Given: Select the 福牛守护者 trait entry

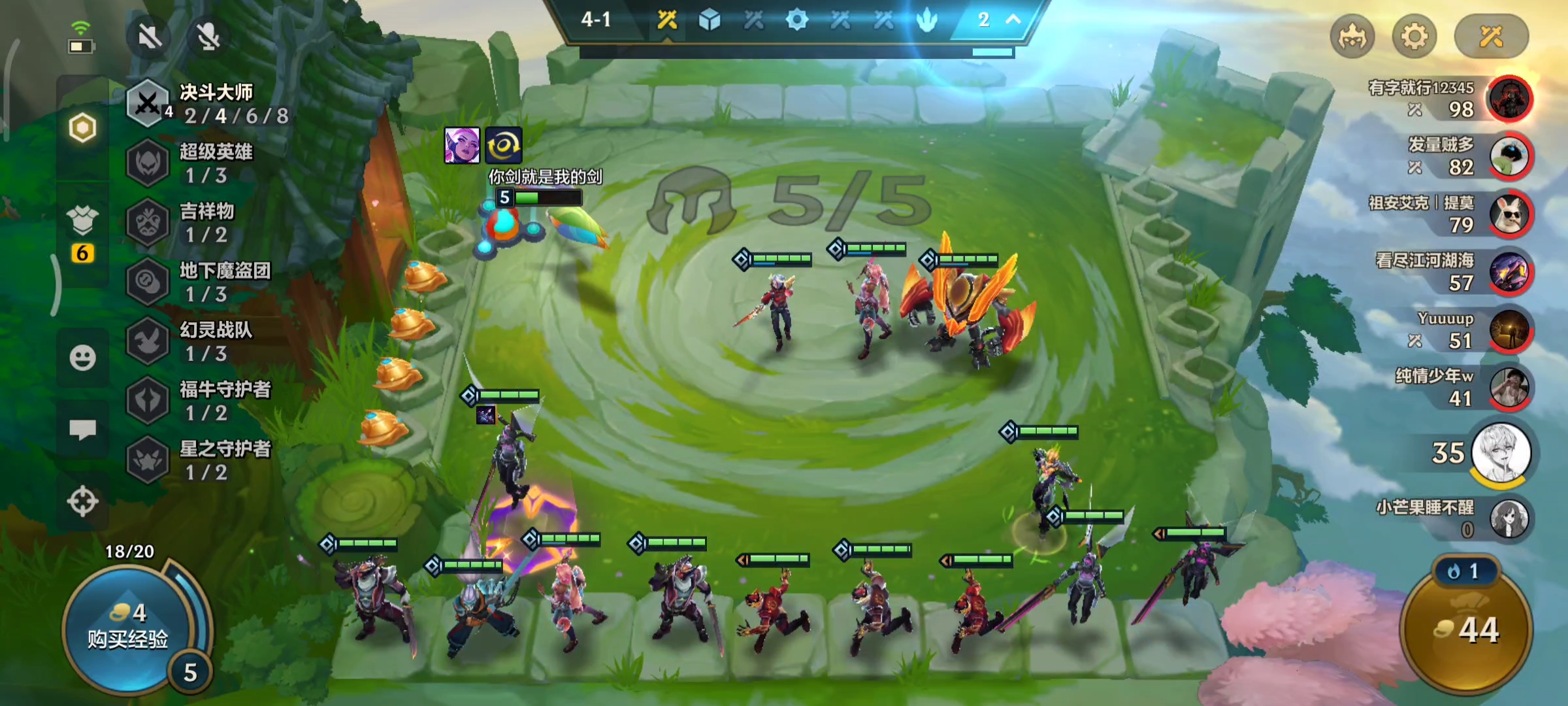Looking at the screenshot, I should pos(209,401).
